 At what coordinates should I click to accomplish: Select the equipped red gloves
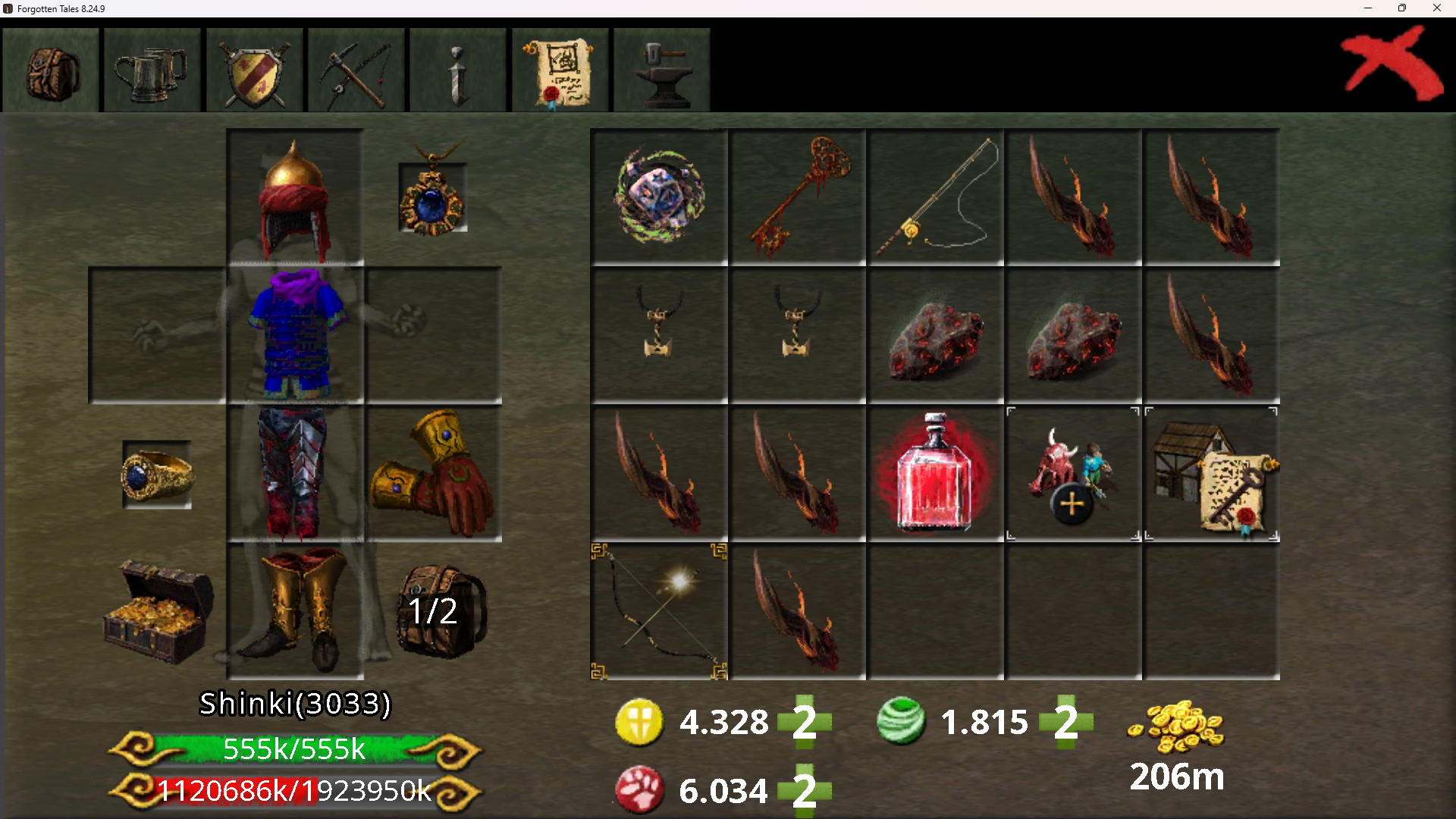click(433, 473)
